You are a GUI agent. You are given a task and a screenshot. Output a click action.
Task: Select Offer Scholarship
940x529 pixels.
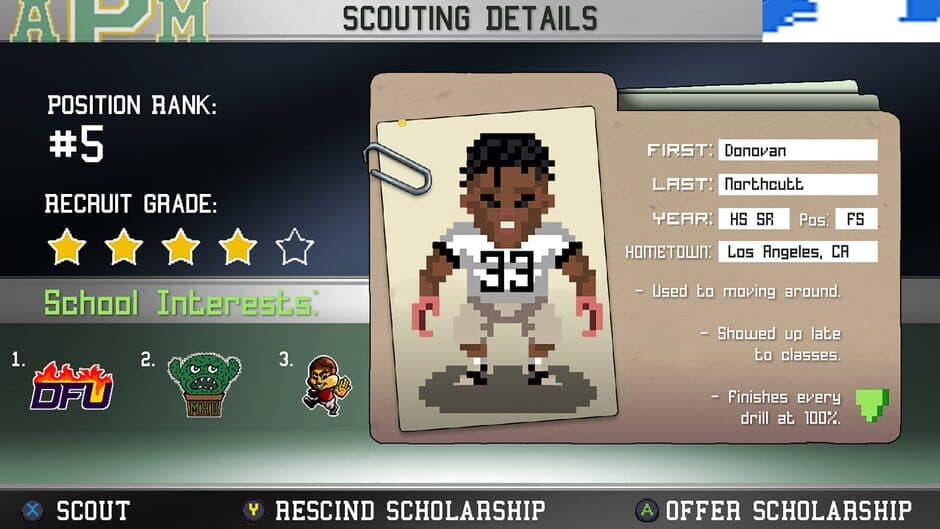point(775,510)
